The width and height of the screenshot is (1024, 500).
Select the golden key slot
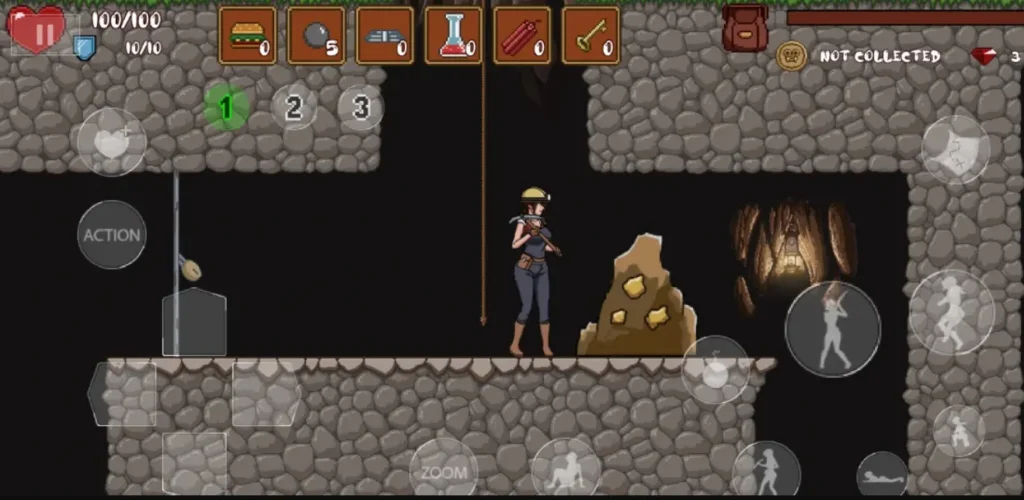590,36
